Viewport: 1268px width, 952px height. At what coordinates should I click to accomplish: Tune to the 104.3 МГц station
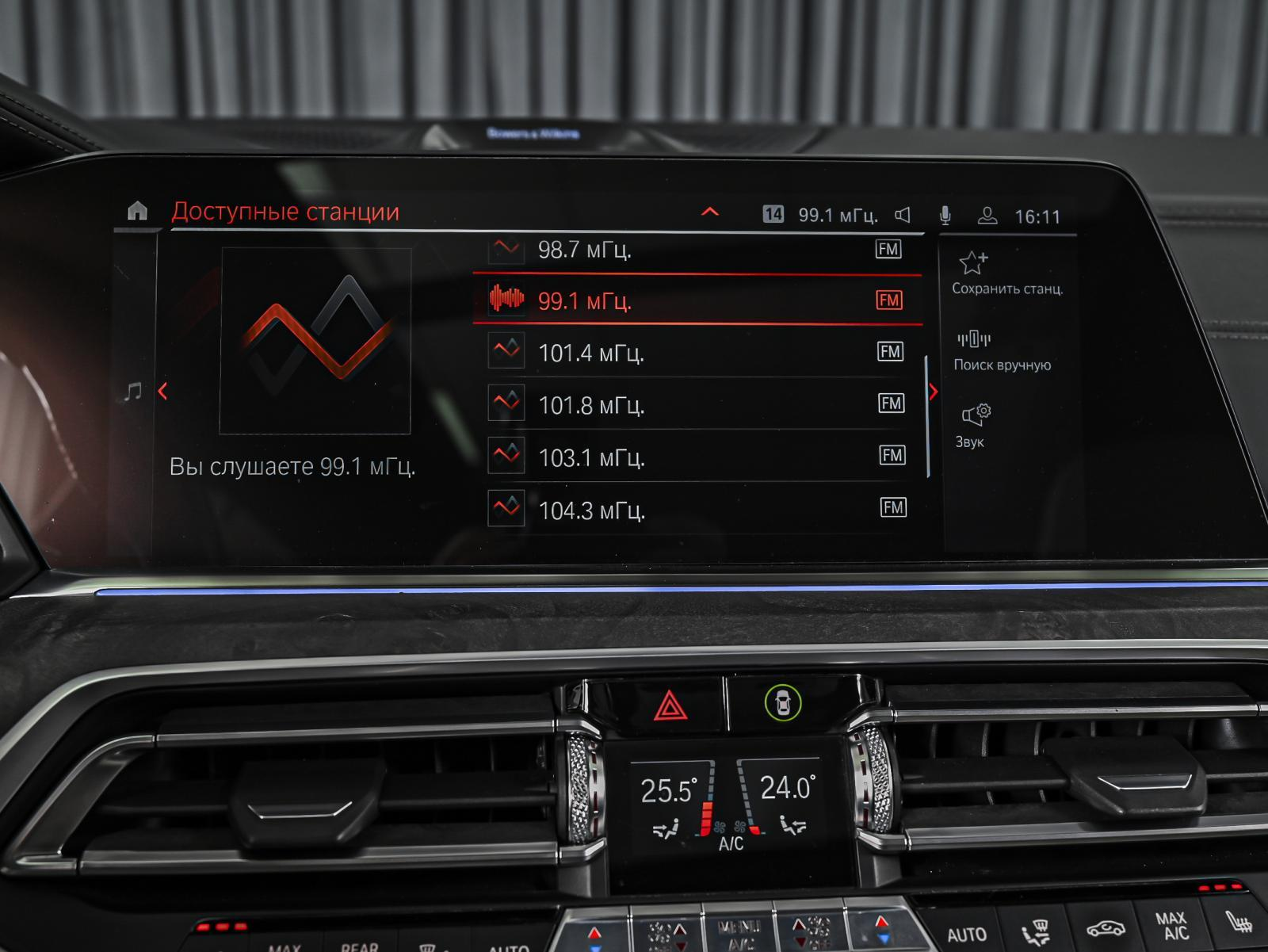(697, 509)
